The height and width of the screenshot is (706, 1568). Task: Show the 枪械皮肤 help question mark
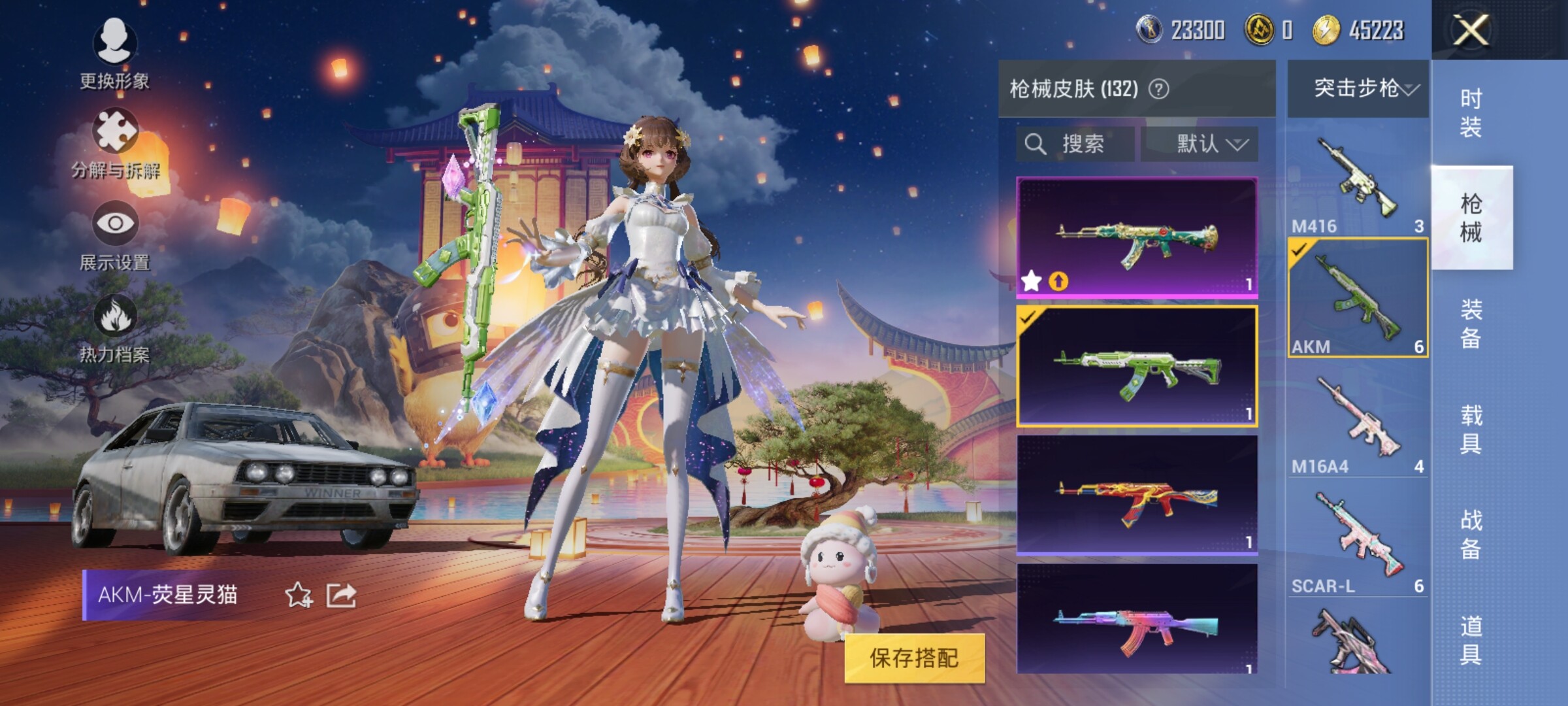1159,89
